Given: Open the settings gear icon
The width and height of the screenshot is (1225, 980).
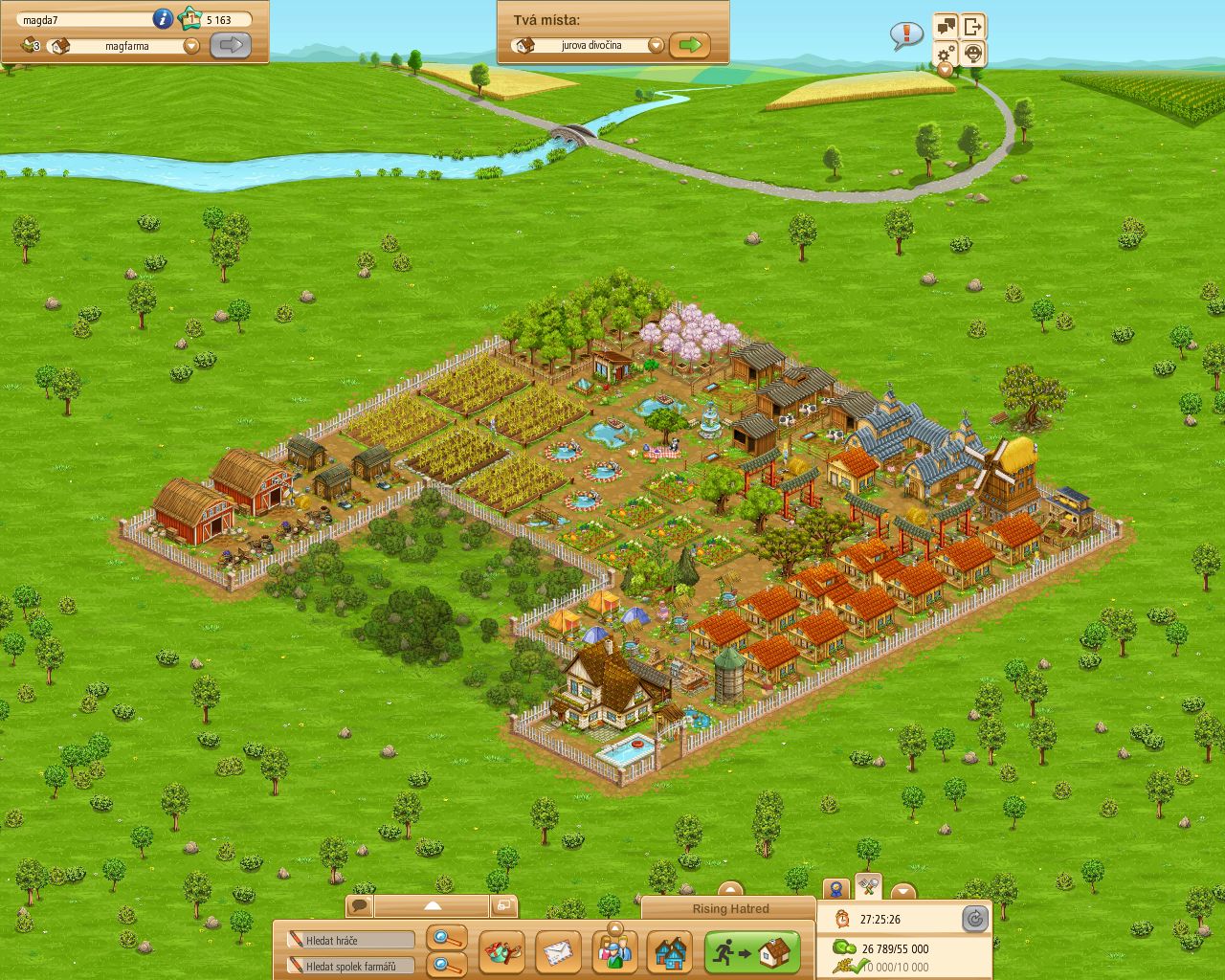Looking at the screenshot, I should (x=945, y=55).
